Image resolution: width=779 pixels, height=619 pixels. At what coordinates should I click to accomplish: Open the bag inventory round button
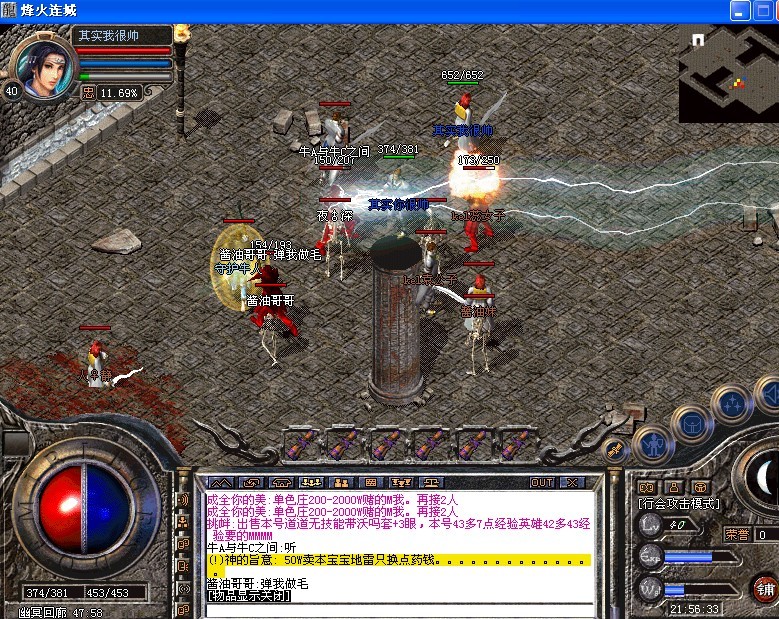point(690,425)
